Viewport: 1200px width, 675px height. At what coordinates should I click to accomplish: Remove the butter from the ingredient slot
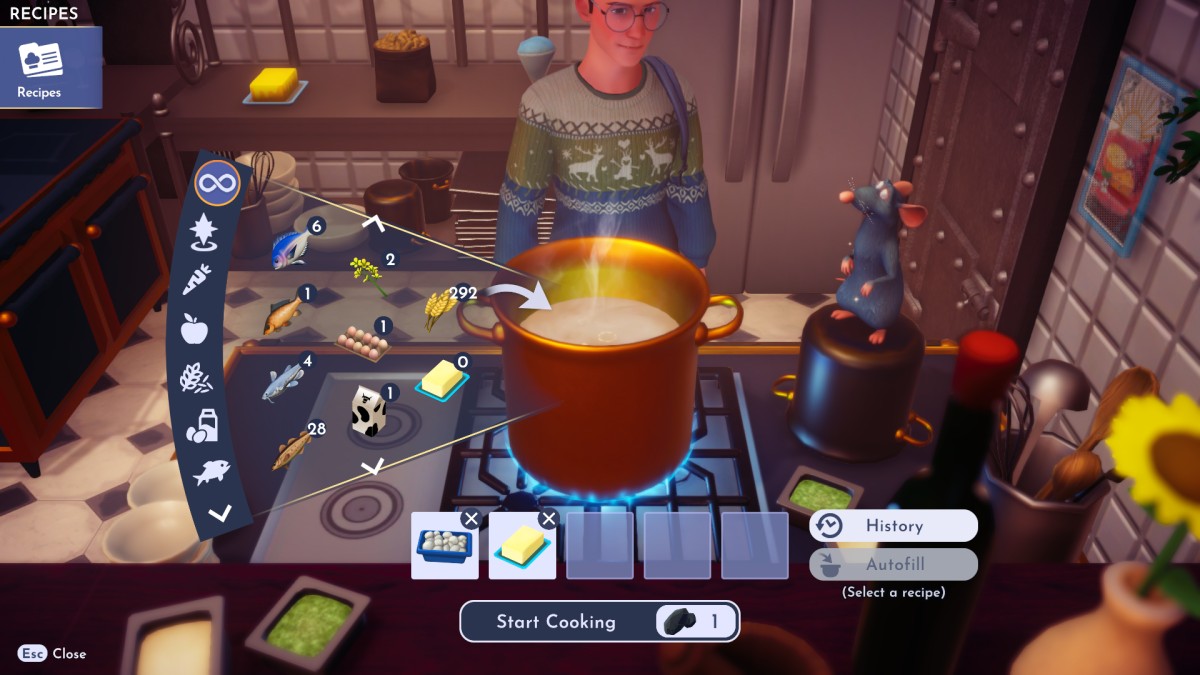pyautogui.click(x=548, y=519)
